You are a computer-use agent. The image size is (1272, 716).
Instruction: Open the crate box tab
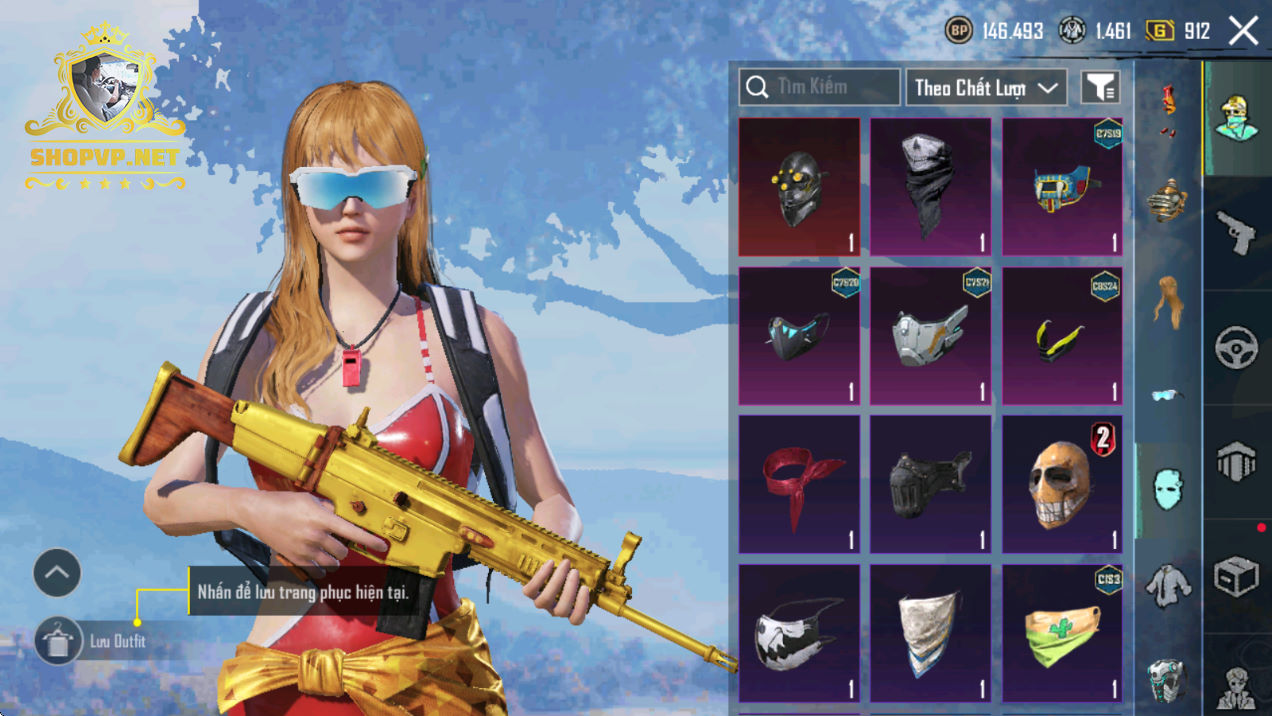pyautogui.click(x=1237, y=577)
